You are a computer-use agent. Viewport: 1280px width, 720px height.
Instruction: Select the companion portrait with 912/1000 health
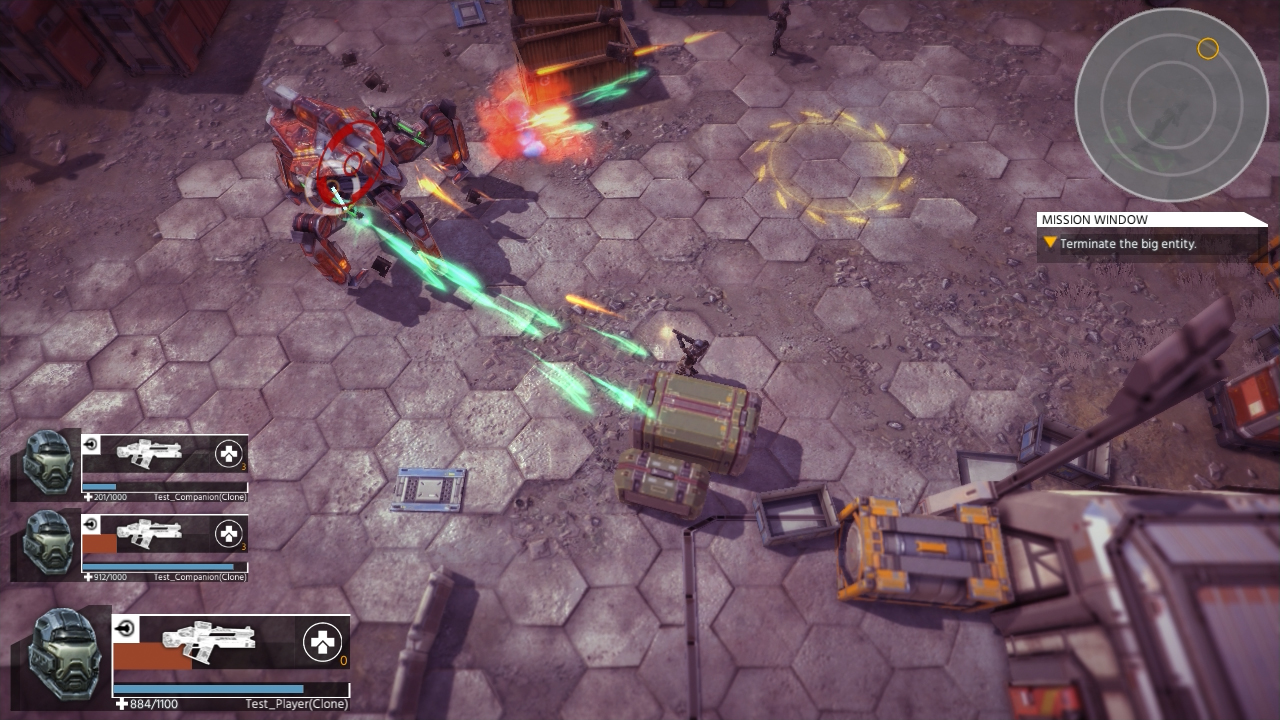tap(47, 543)
